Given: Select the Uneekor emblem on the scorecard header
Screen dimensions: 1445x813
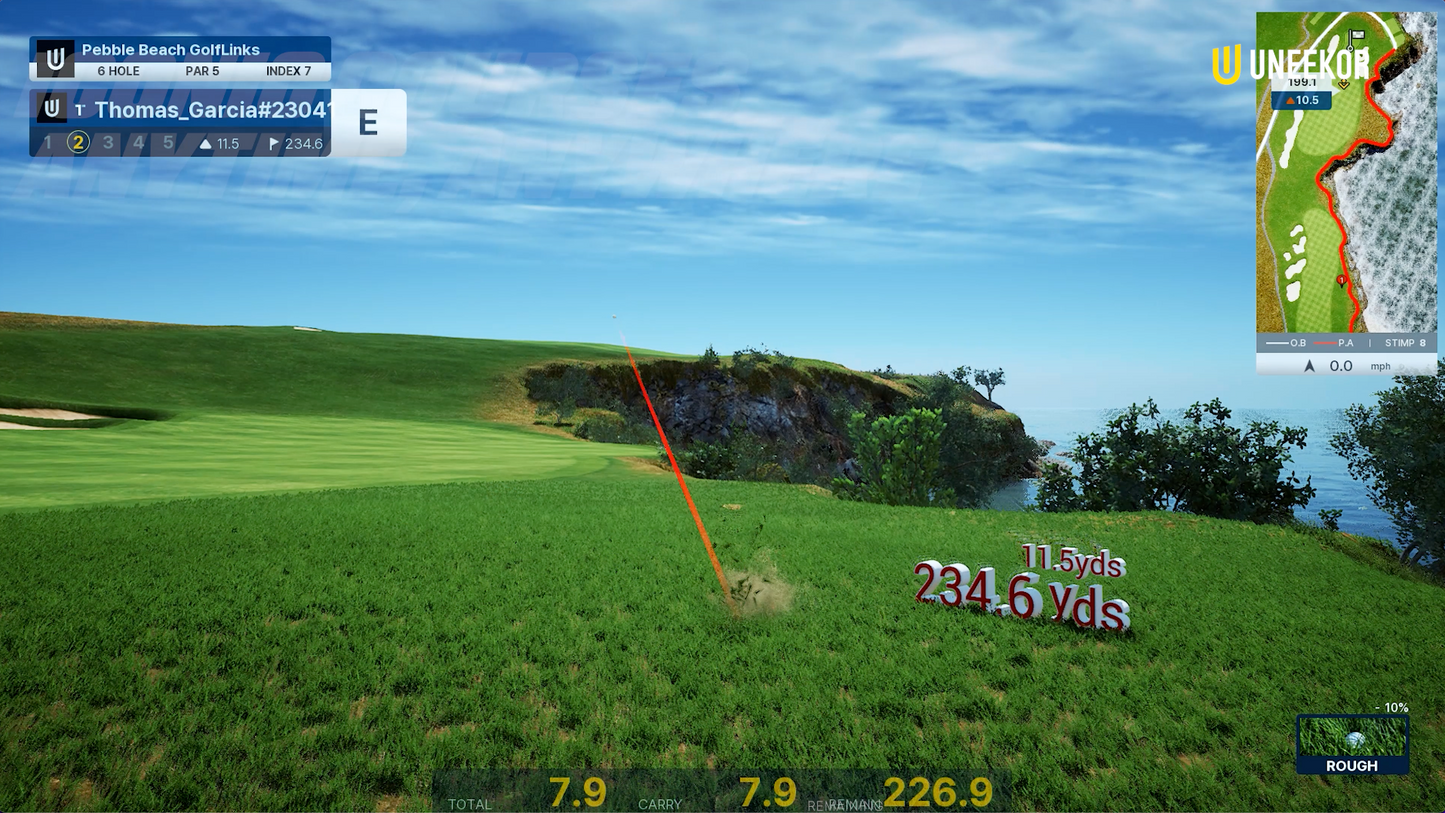Looking at the screenshot, I should tap(56, 58).
